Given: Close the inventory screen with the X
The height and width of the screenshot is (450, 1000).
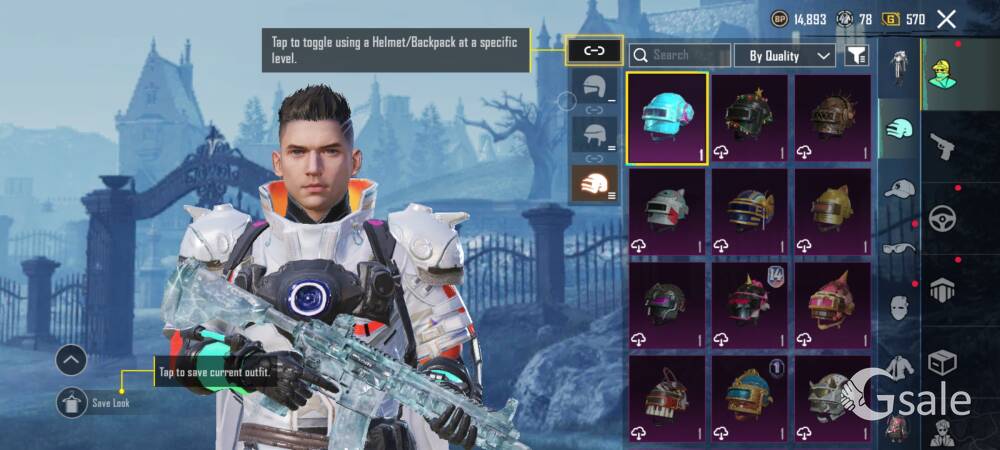Looking at the screenshot, I should pyautogui.click(x=946, y=19).
